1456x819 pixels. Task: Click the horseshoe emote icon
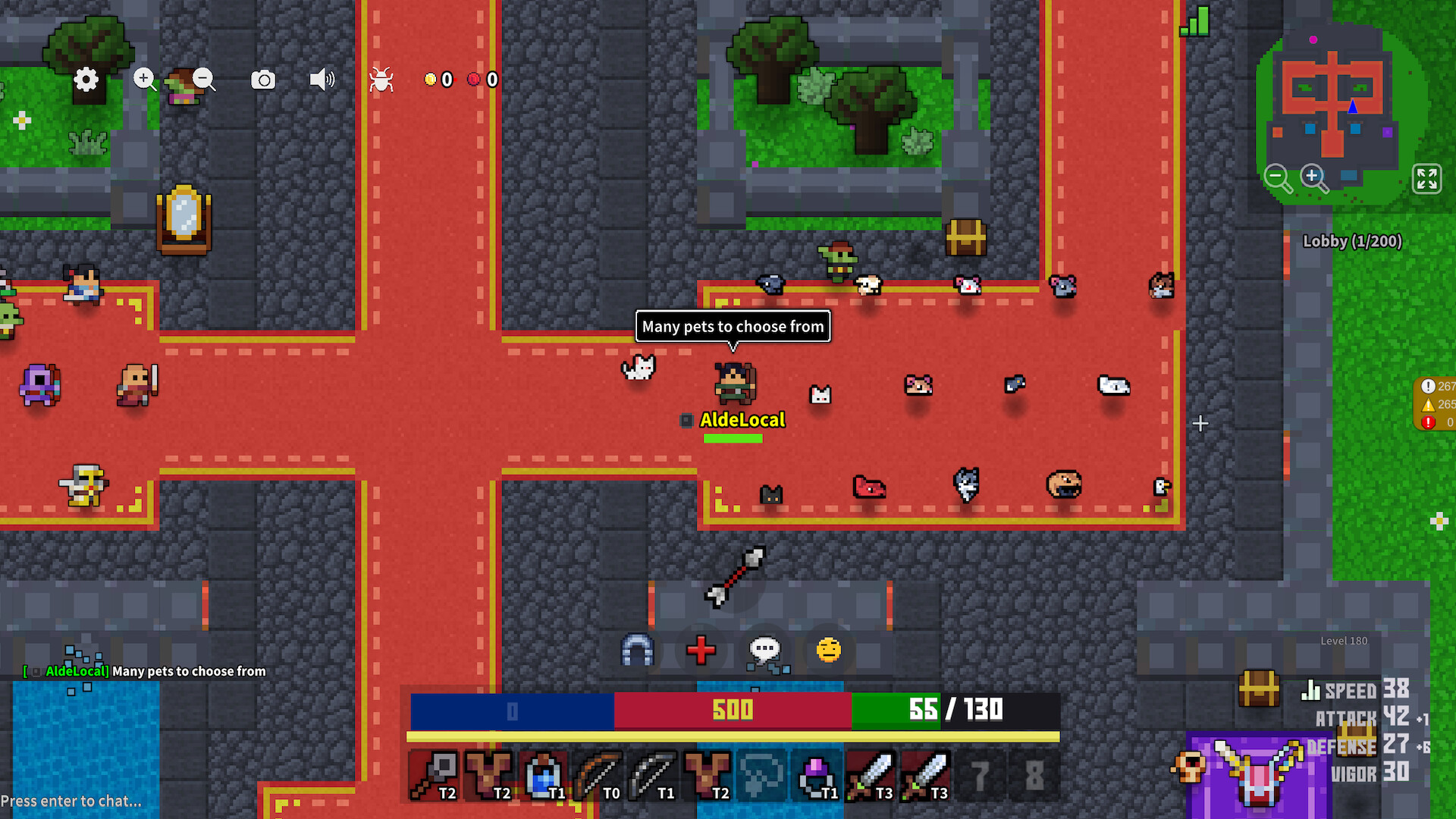637,650
